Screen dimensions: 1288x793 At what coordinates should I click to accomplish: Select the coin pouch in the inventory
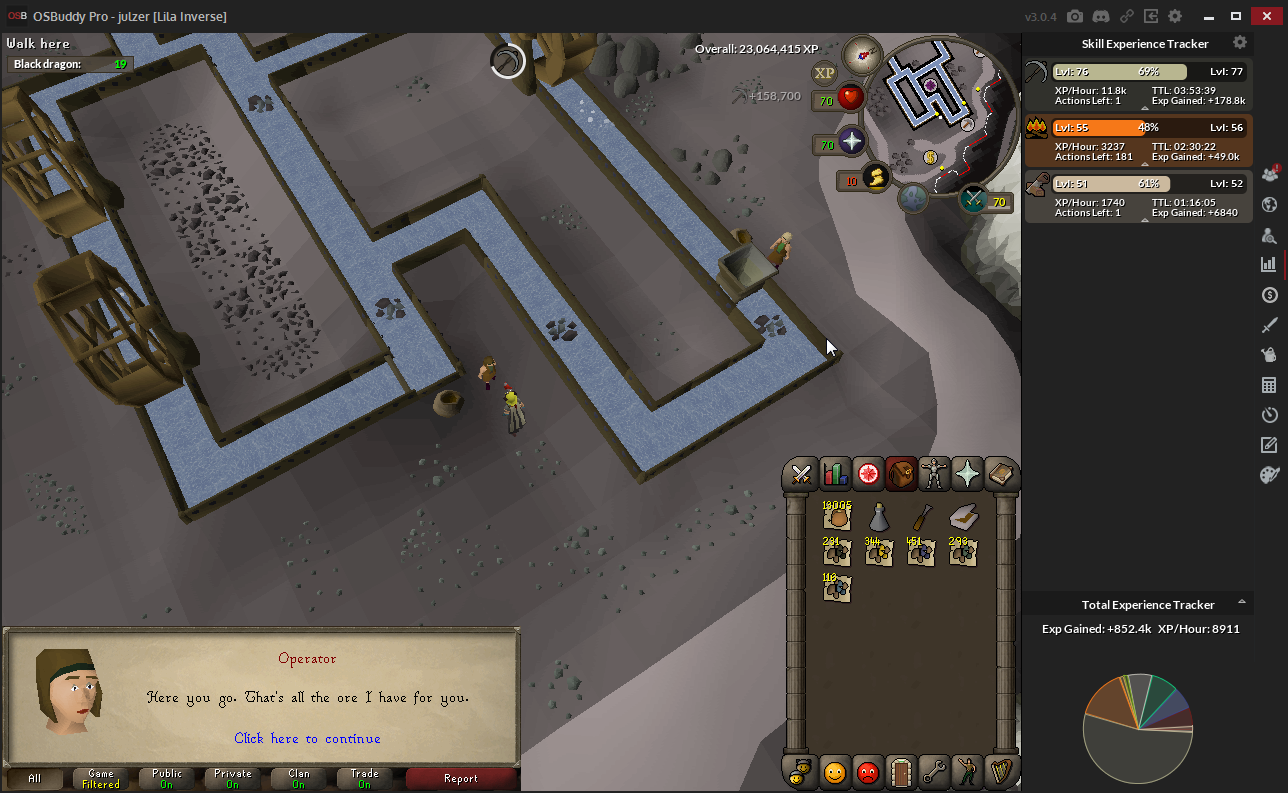coord(837,517)
